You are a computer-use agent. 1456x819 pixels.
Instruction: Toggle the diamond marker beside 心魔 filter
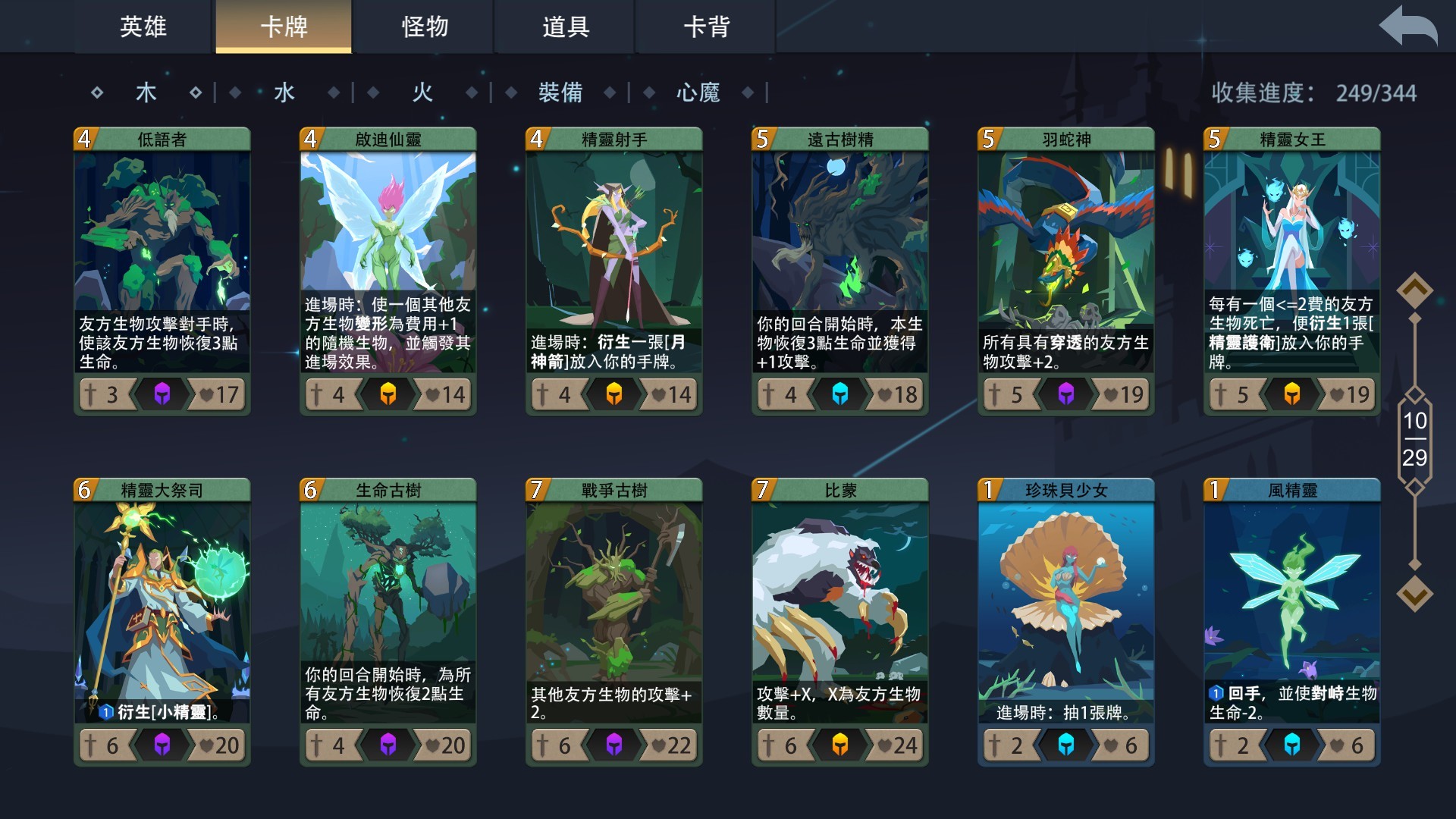[749, 93]
